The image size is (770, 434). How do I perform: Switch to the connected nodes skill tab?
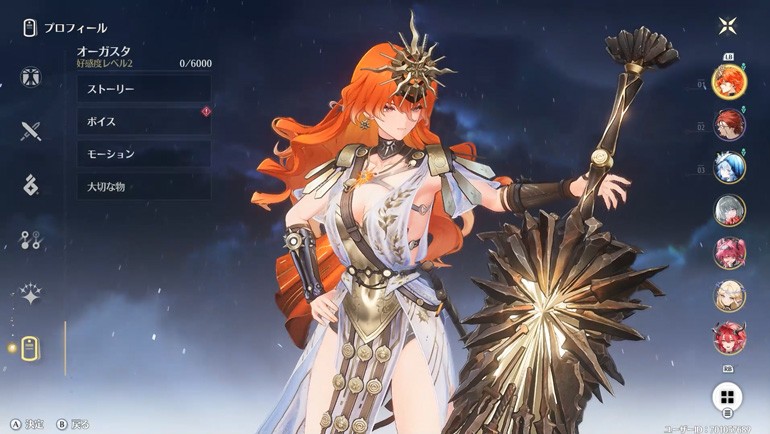click(30, 239)
